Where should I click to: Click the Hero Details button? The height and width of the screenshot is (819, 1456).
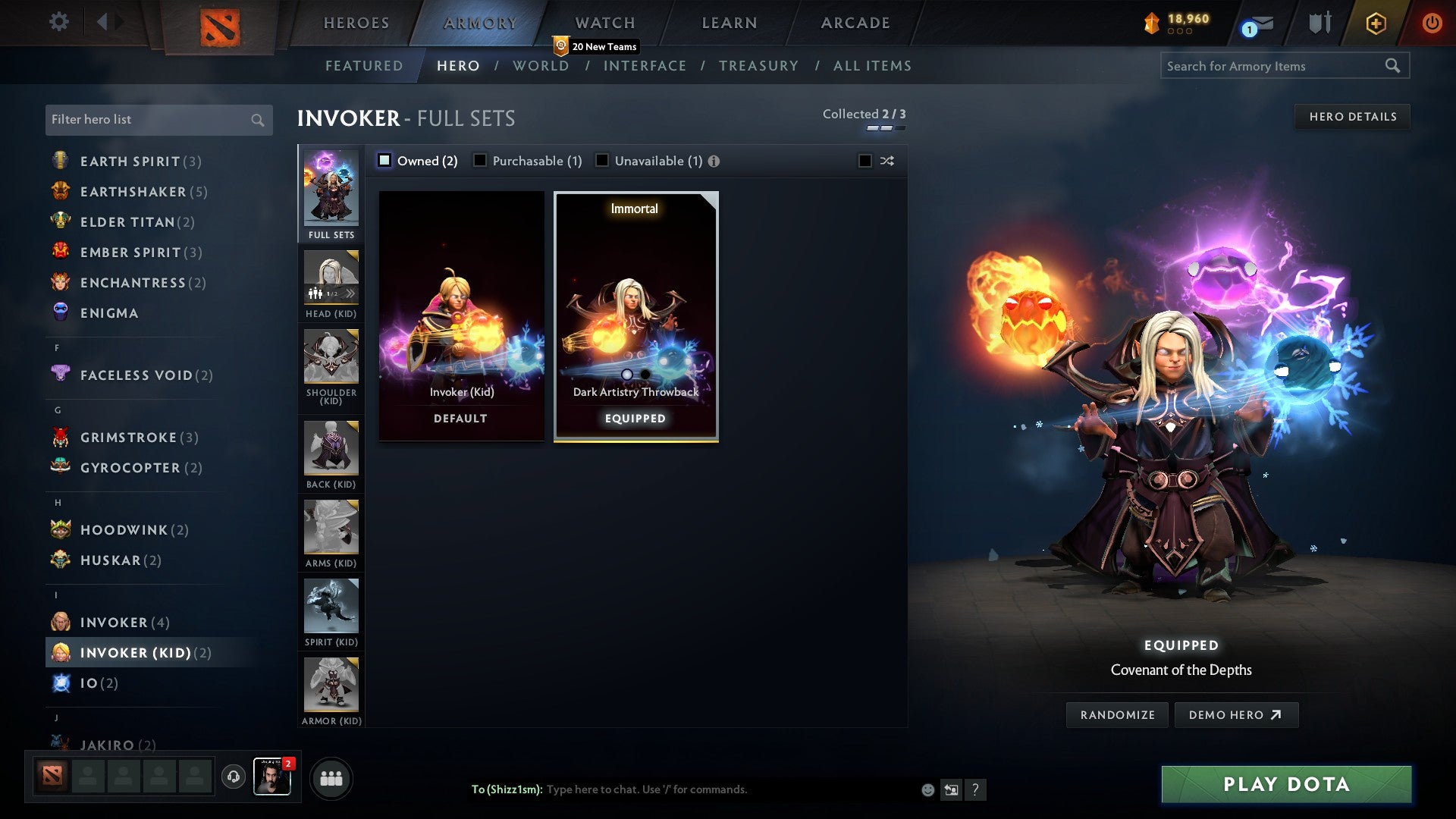tap(1353, 116)
